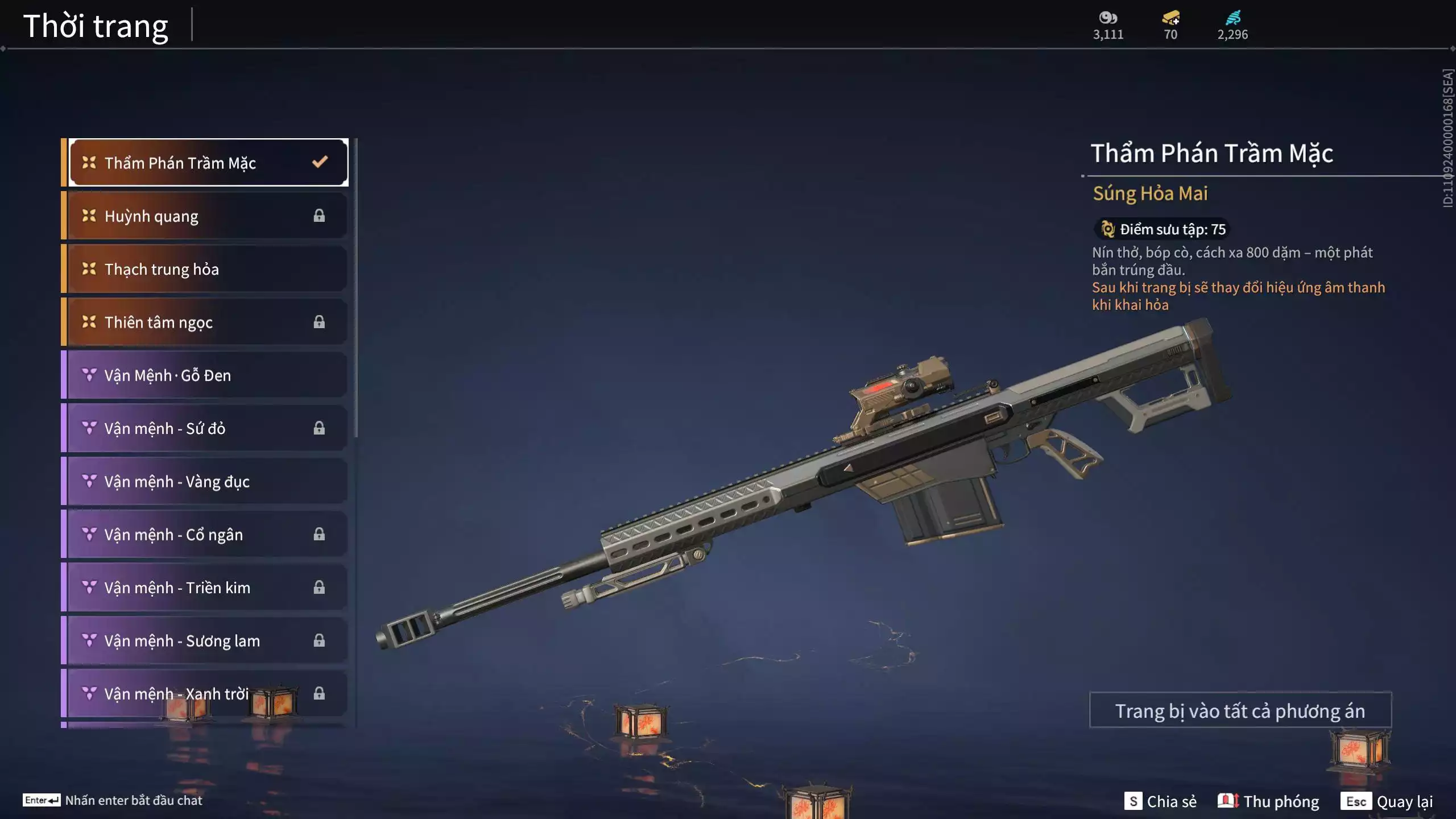Pick the Thiên tâm ngọc skin
Viewport: 1456px width, 819px height.
(x=207, y=322)
